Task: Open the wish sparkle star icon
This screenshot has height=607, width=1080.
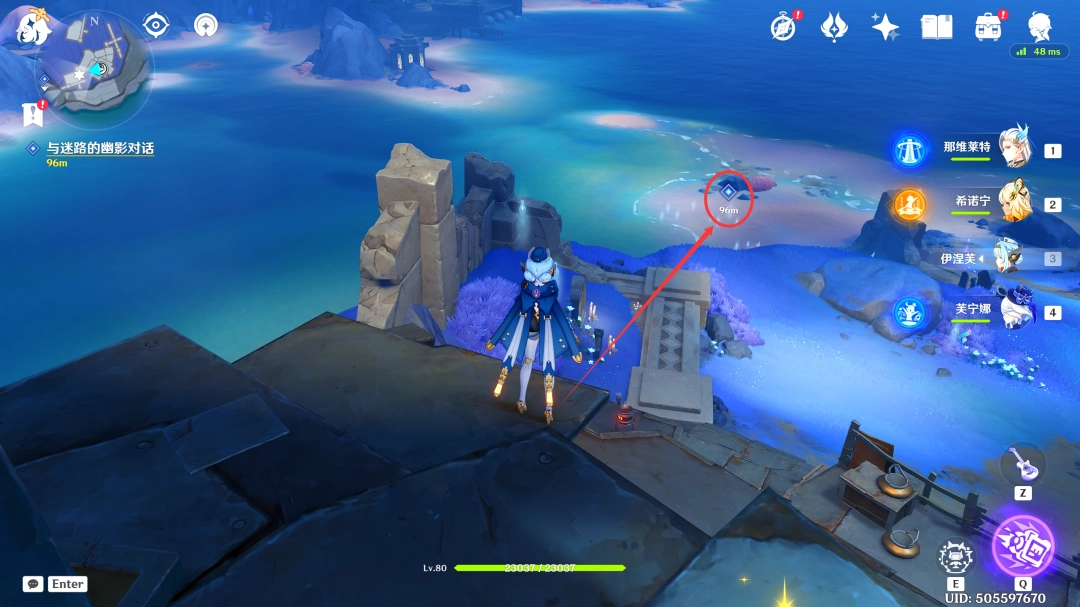Action: coord(885,27)
